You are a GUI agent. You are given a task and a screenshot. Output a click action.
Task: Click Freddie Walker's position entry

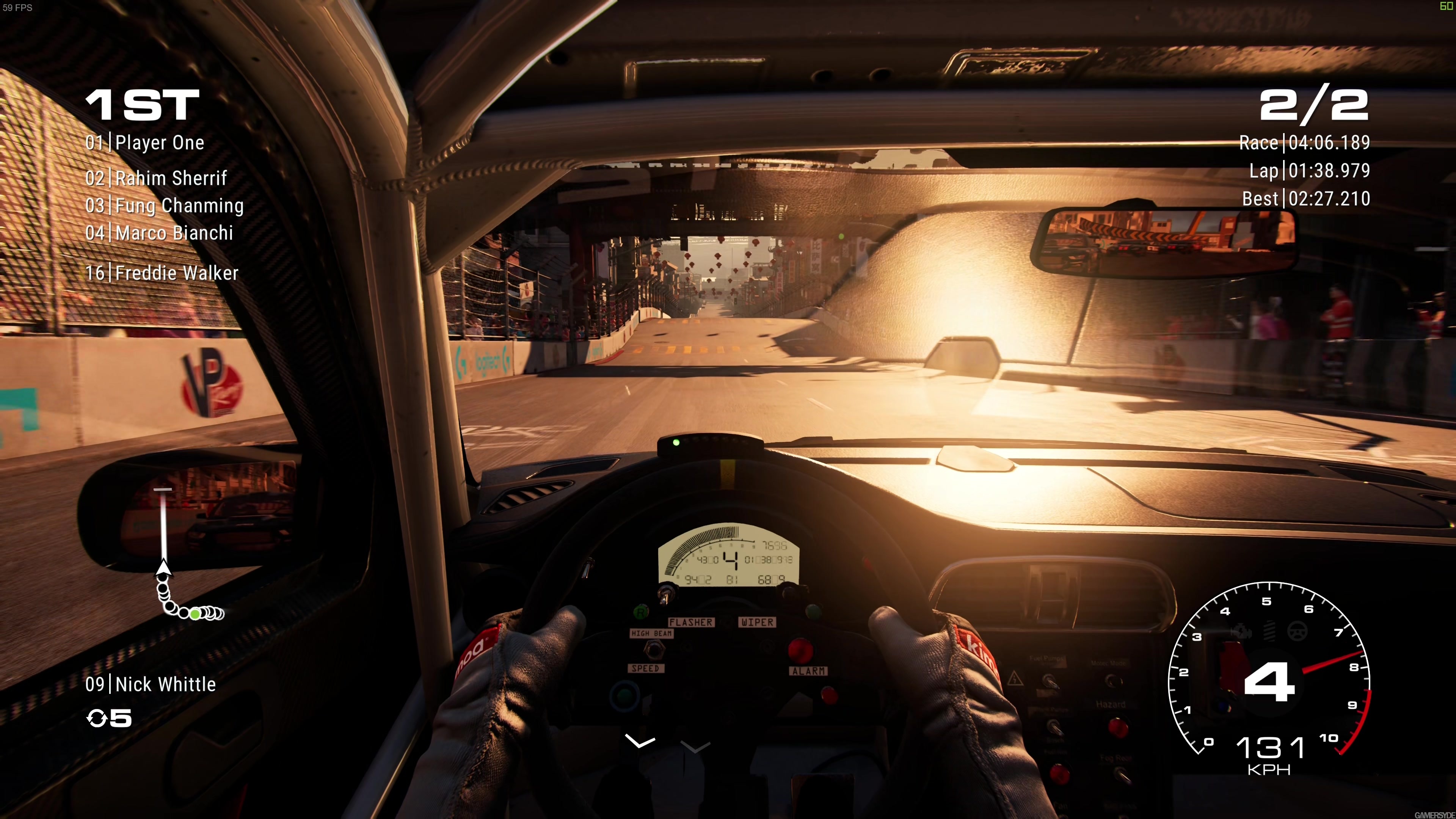pyautogui.click(x=162, y=273)
